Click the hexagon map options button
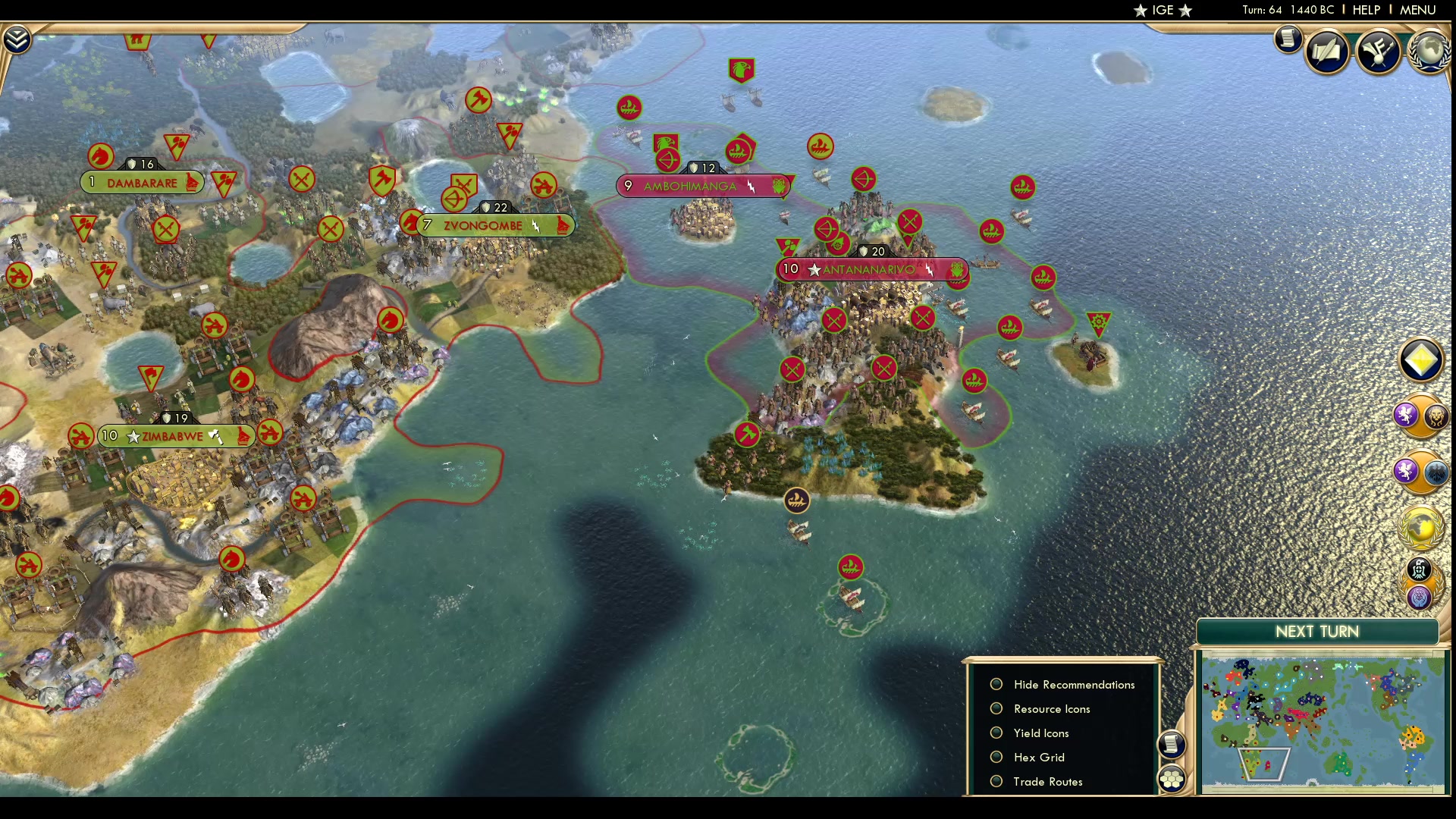 1172,779
